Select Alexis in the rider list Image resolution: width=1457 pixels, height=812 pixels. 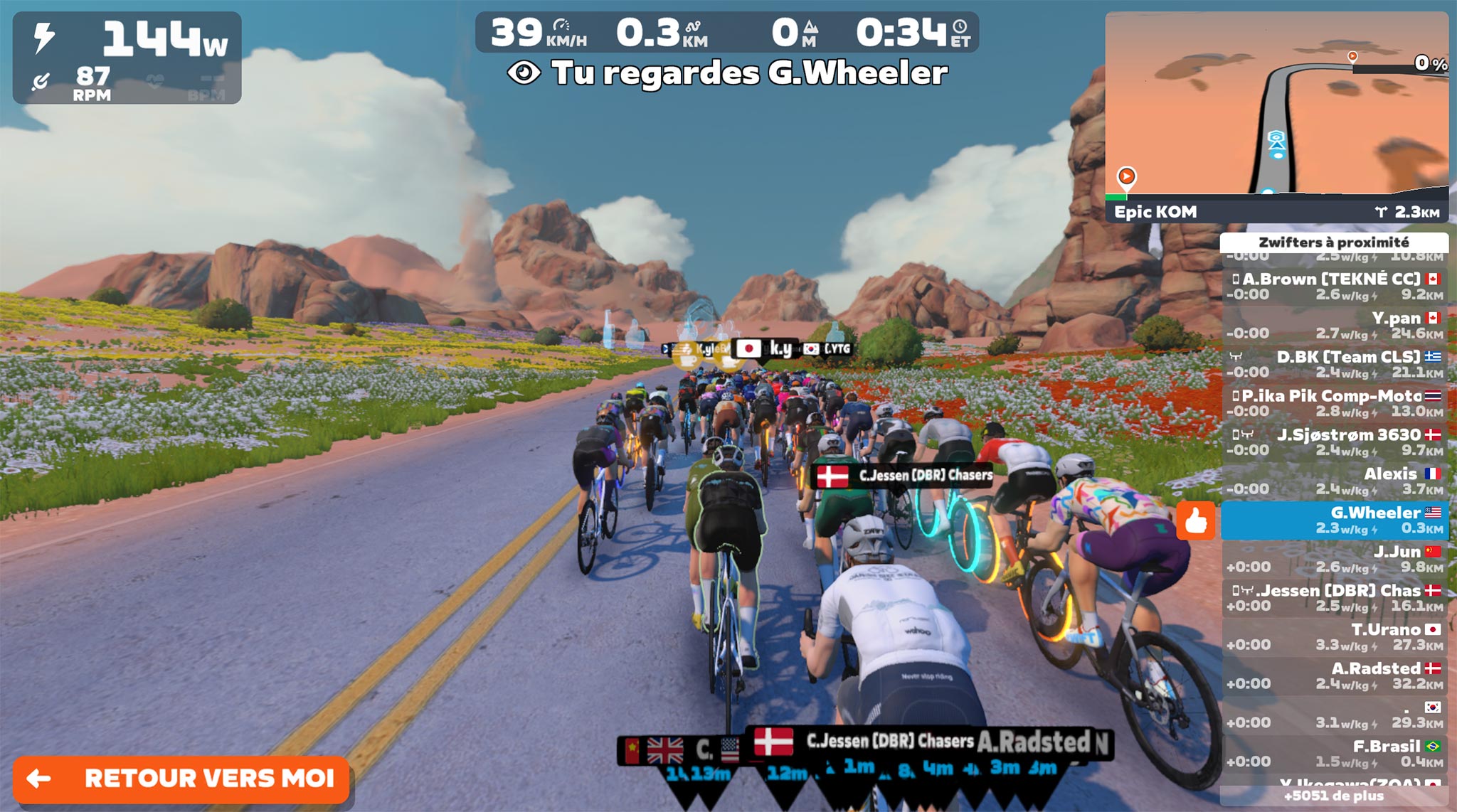1335,481
